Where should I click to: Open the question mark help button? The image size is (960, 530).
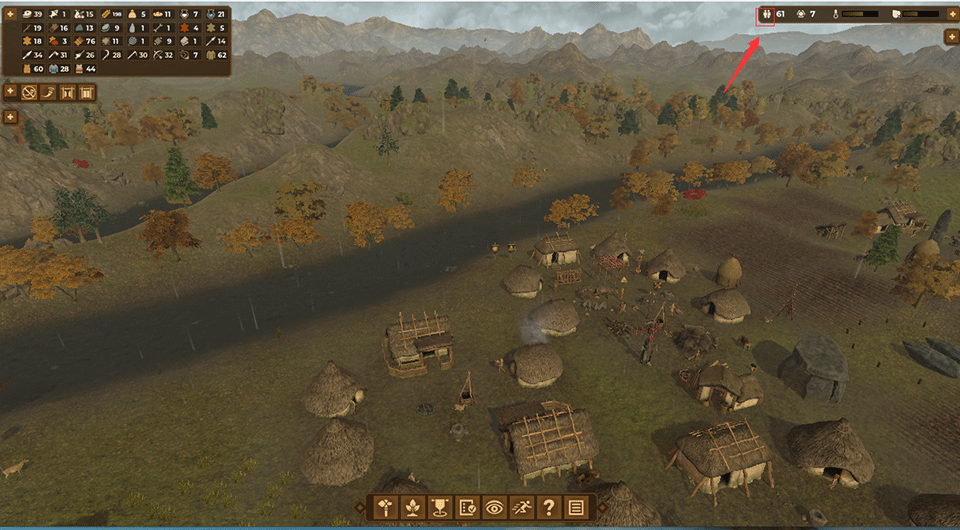(548, 507)
